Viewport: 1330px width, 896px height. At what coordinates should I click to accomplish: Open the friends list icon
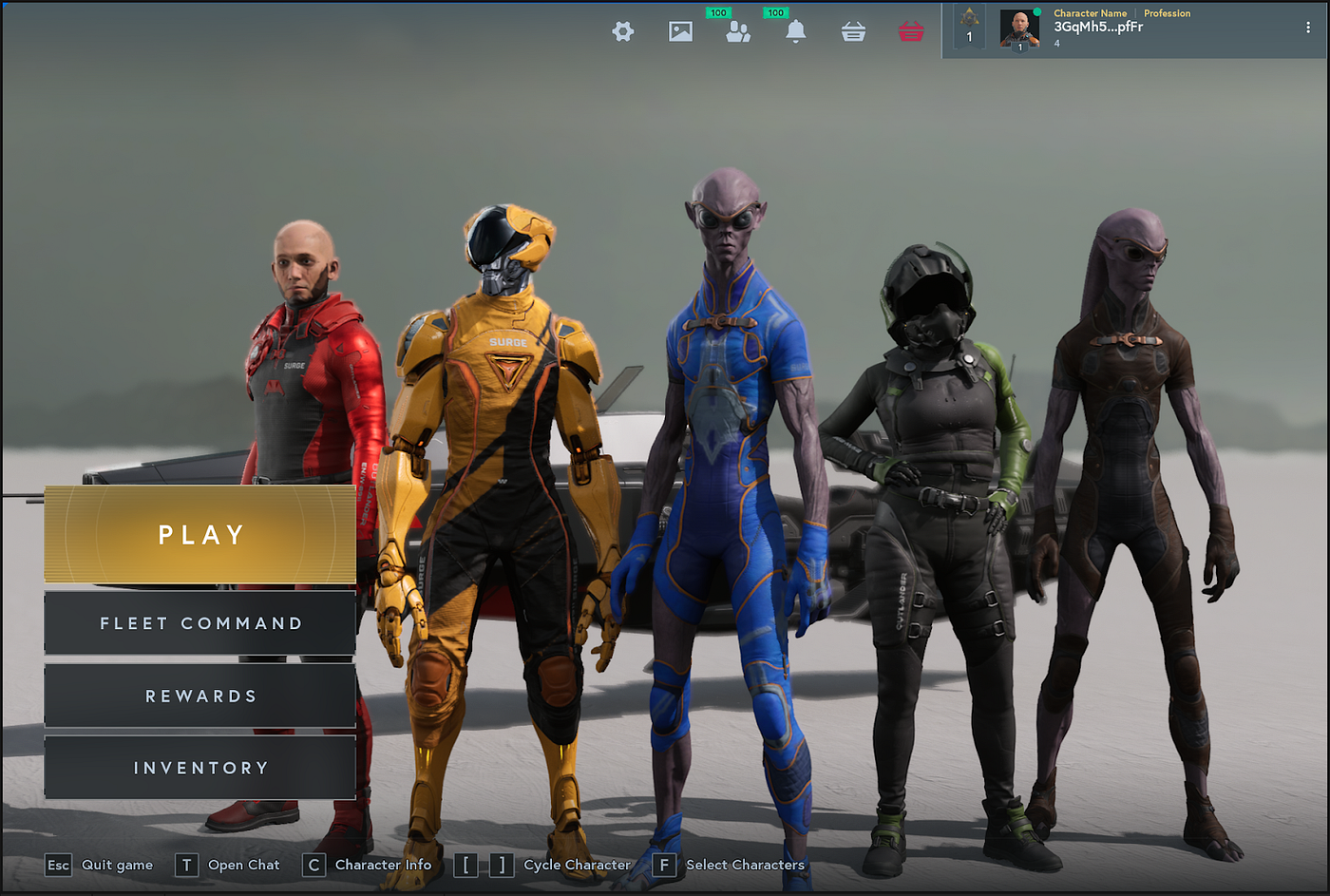point(738,31)
